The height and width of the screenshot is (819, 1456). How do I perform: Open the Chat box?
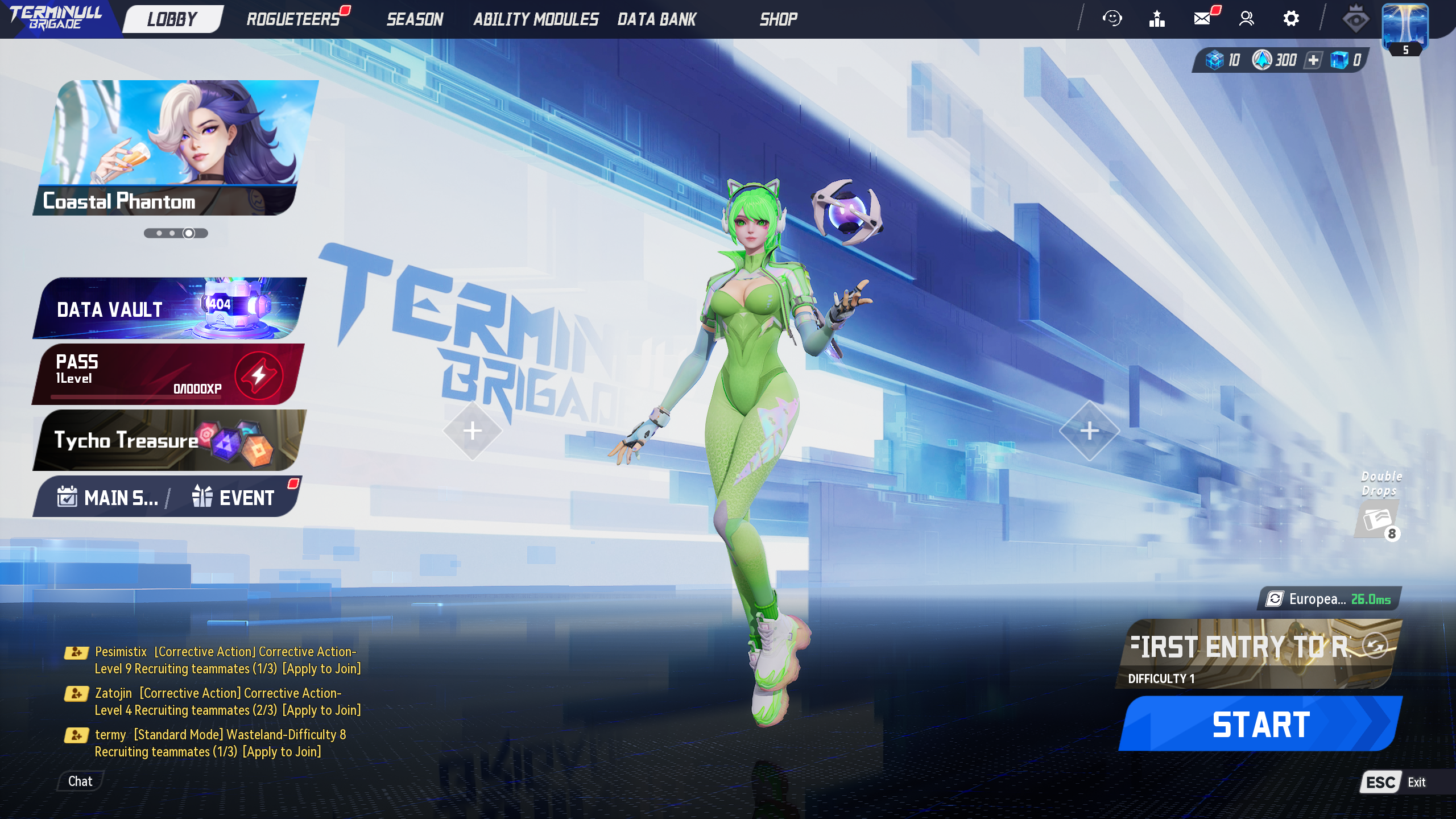(x=80, y=781)
